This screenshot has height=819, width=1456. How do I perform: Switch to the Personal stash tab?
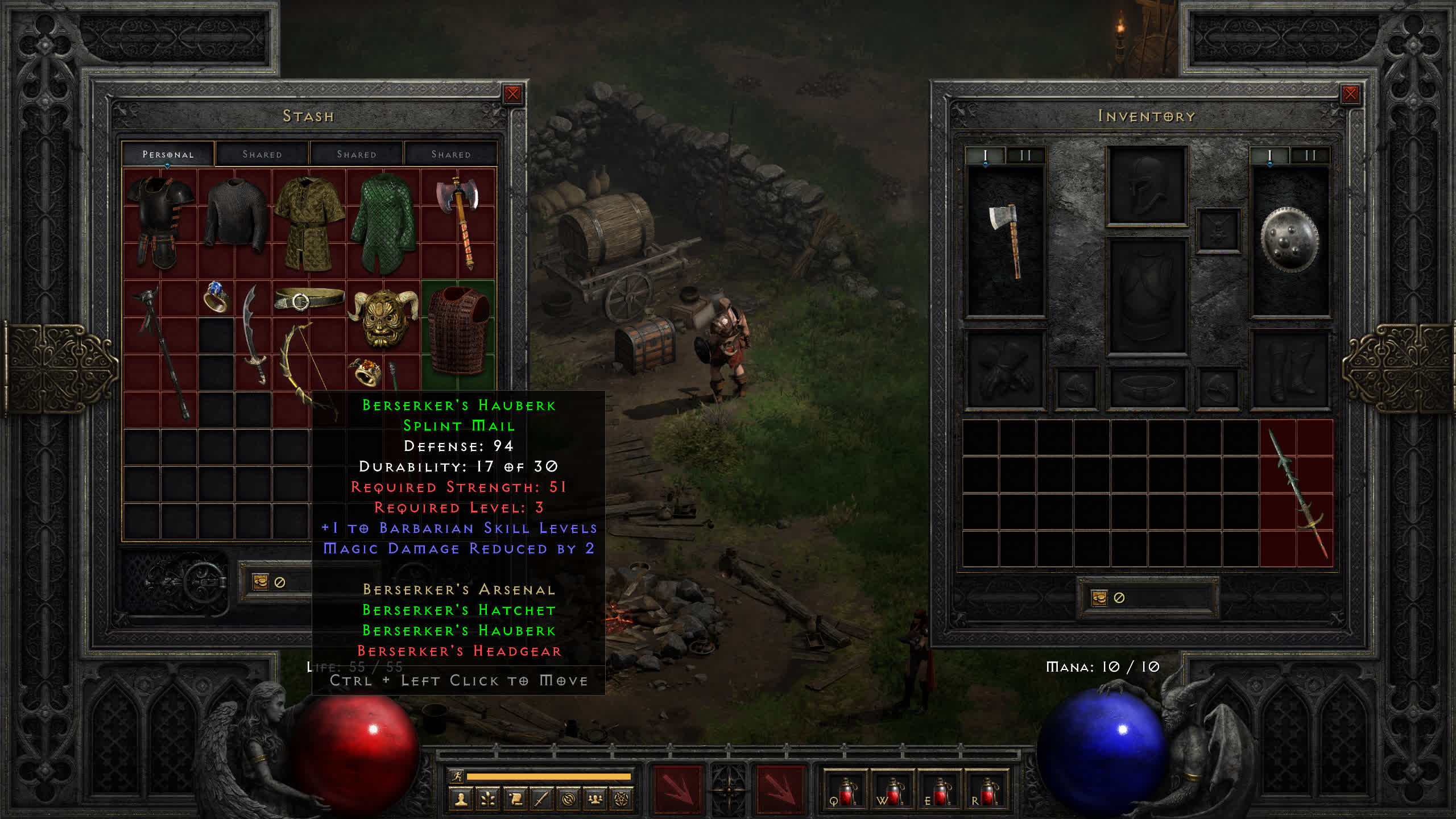coord(168,154)
